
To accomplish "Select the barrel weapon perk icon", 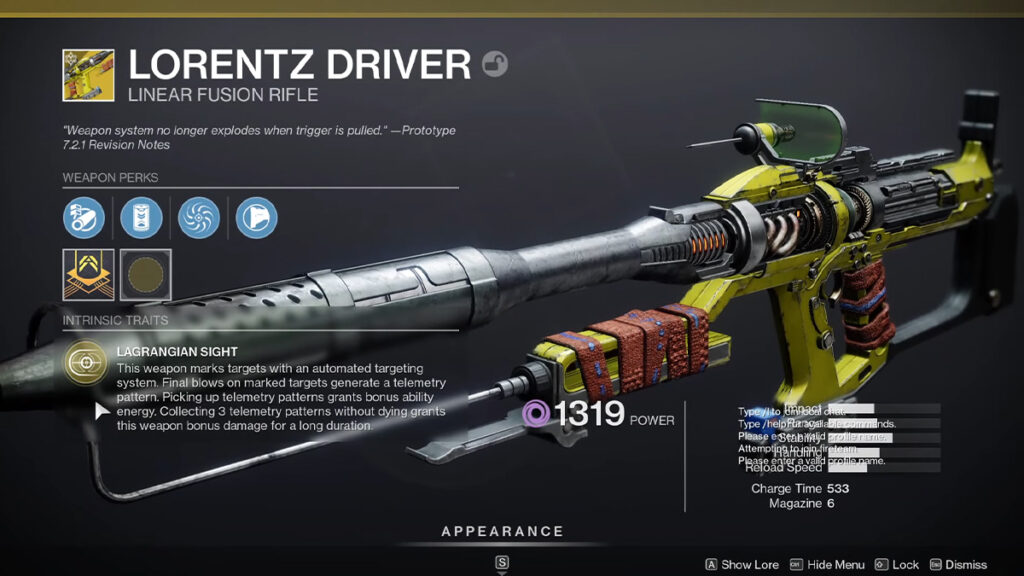I will 84,217.
